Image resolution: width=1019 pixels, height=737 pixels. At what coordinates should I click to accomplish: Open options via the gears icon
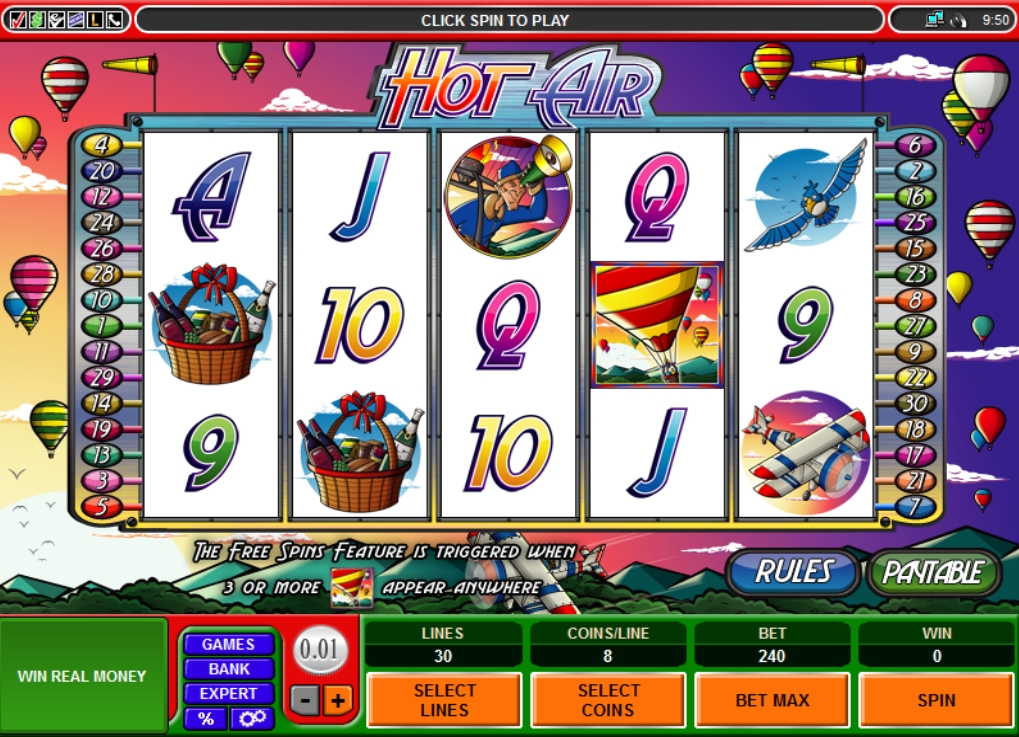point(251,718)
